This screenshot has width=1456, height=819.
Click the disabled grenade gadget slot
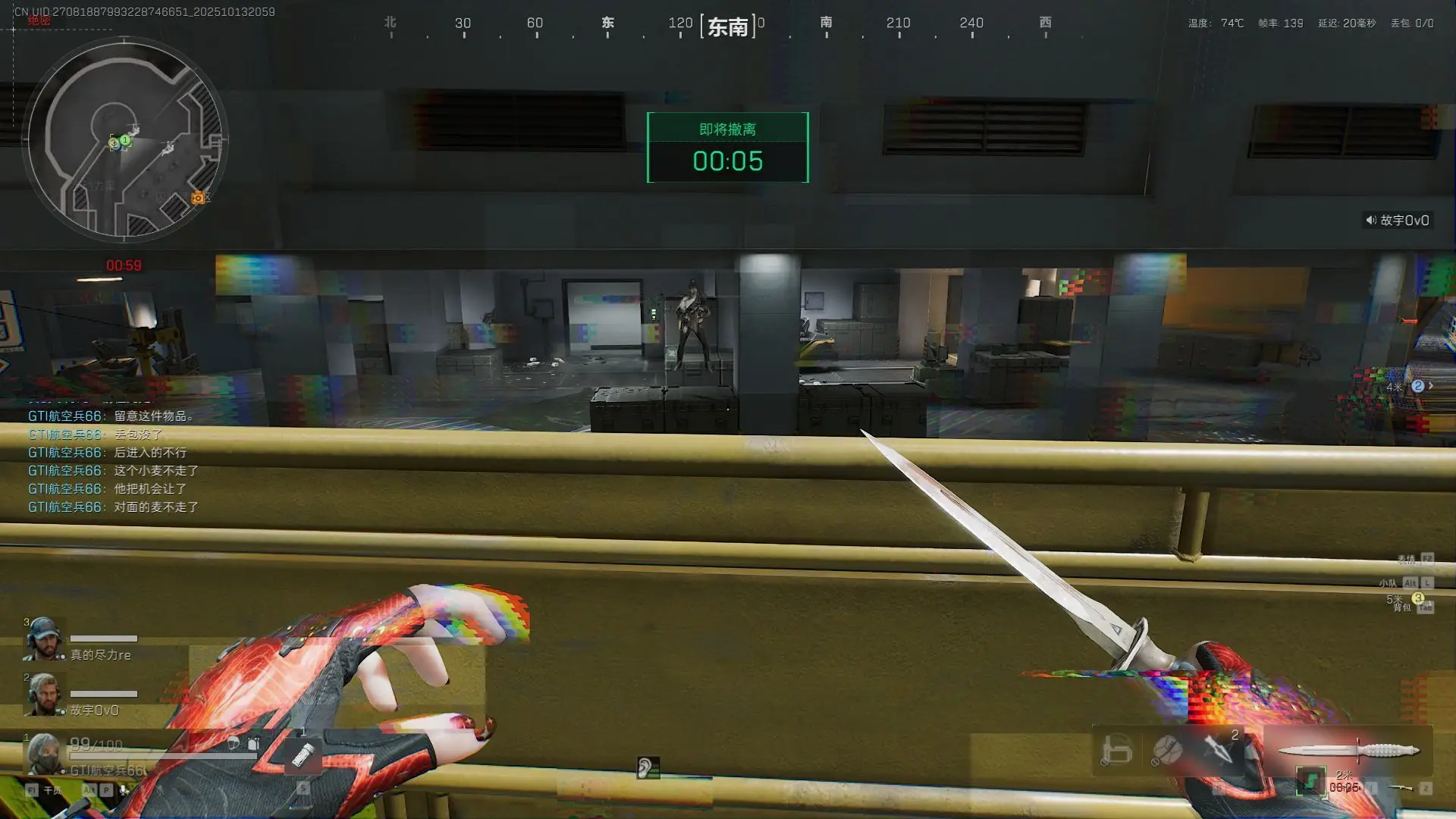coord(1167,750)
